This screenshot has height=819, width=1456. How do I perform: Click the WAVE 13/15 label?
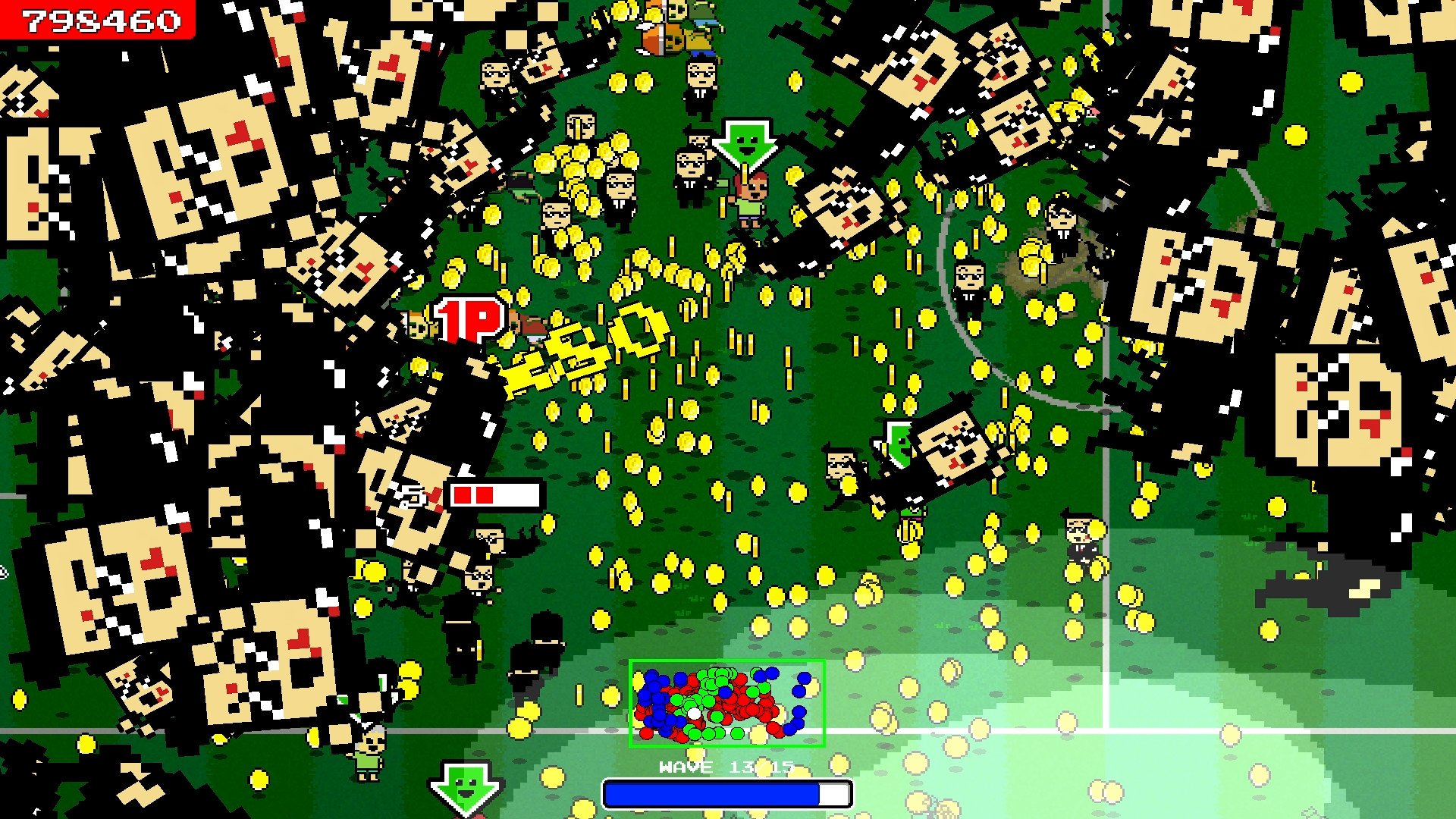click(x=726, y=767)
